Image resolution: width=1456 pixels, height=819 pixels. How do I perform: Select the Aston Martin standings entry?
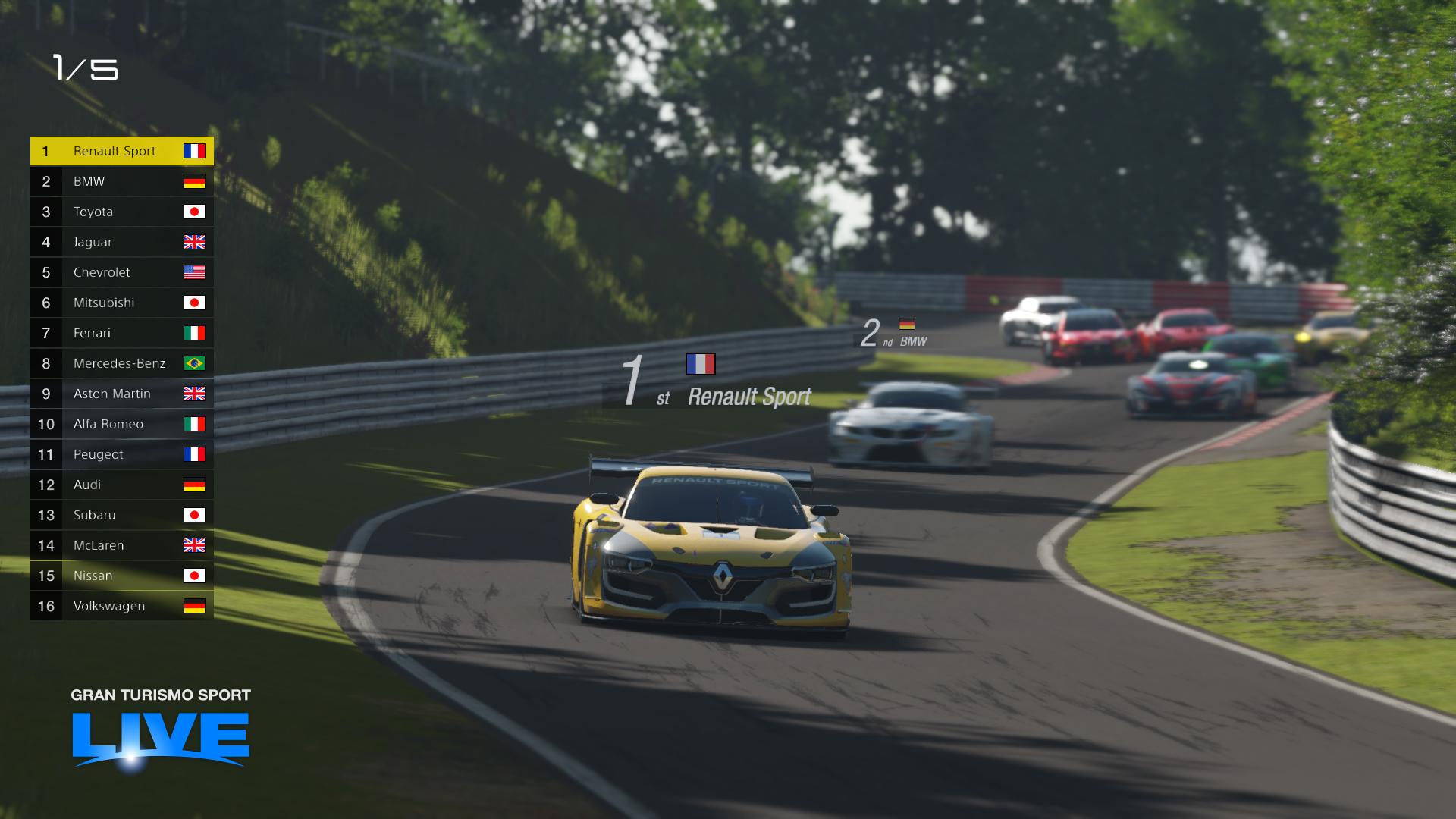click(x=121, y=394)
